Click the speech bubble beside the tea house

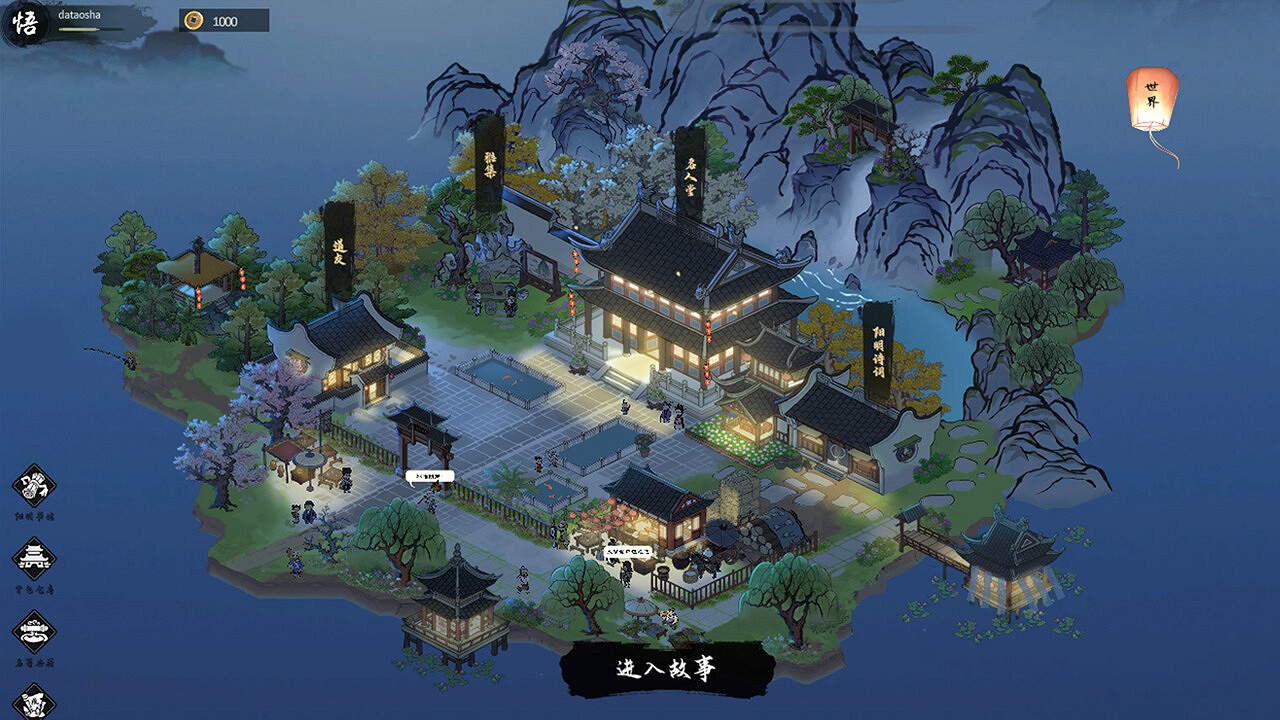628,552
